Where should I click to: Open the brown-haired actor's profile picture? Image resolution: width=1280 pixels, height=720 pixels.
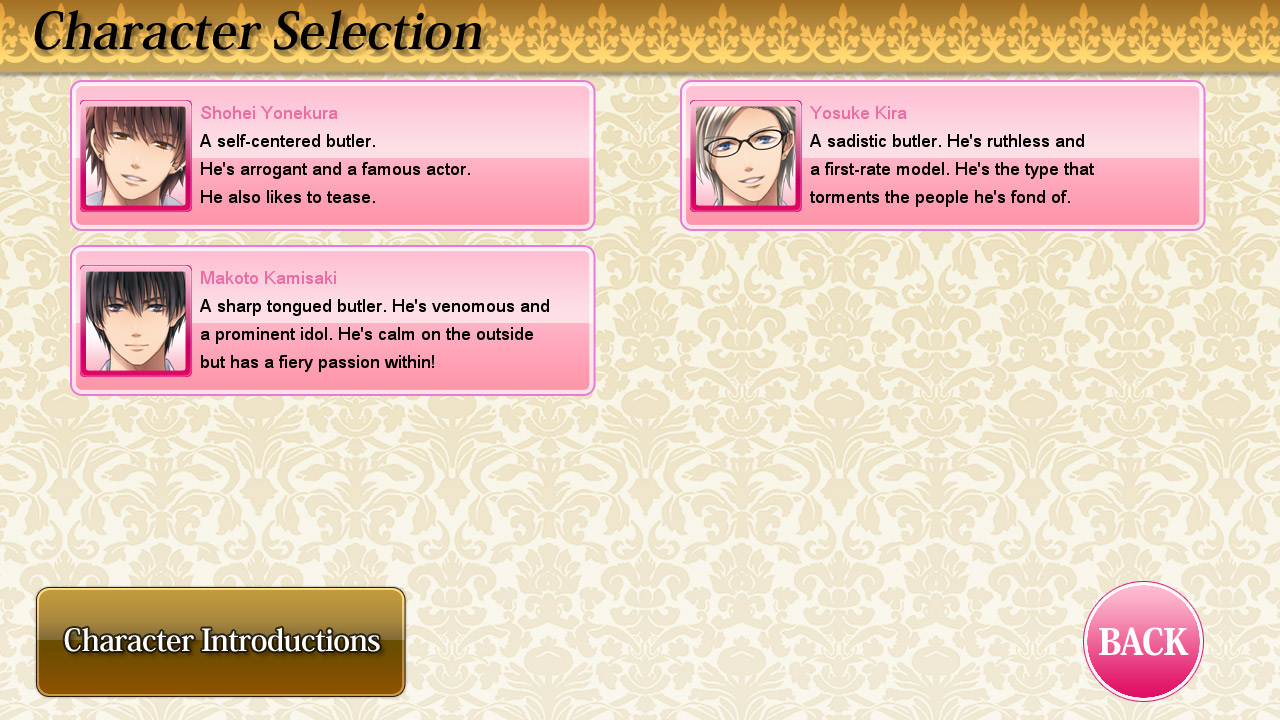[135, 156]
